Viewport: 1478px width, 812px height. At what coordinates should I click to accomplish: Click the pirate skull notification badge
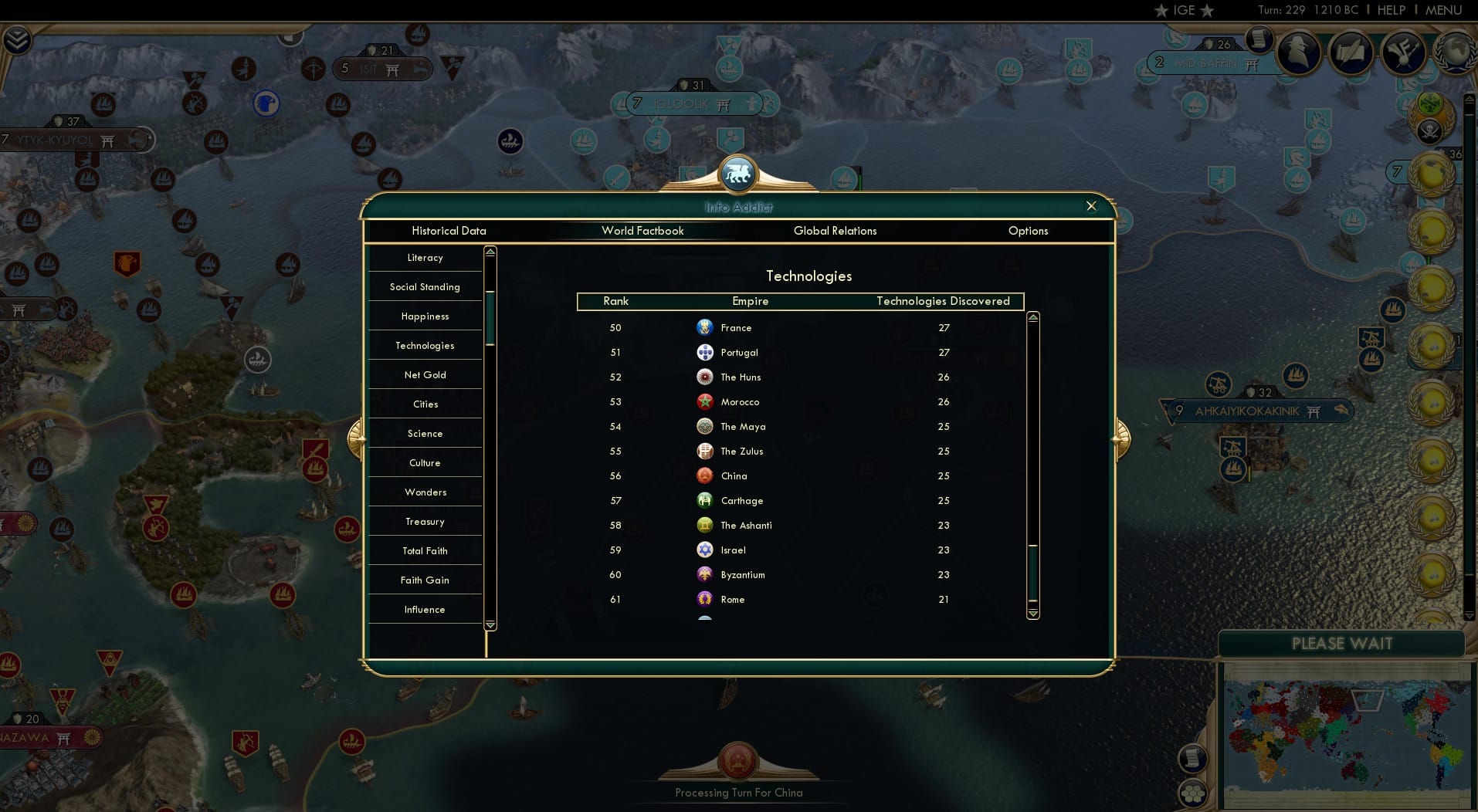1429,130
